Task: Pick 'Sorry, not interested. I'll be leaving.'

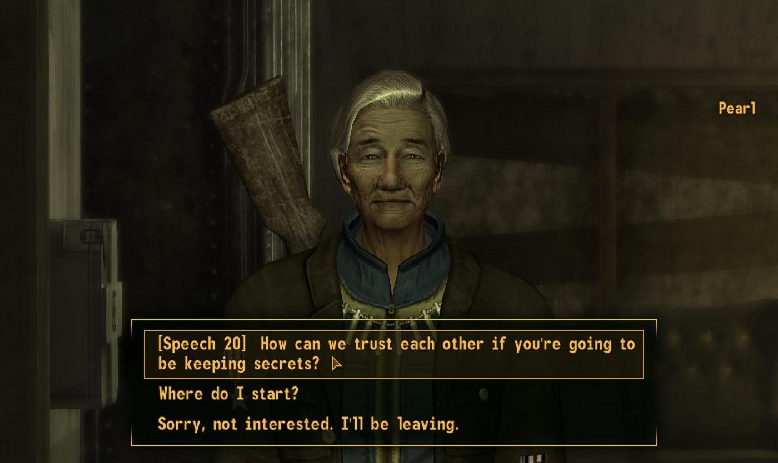Action: click(308, 424)
